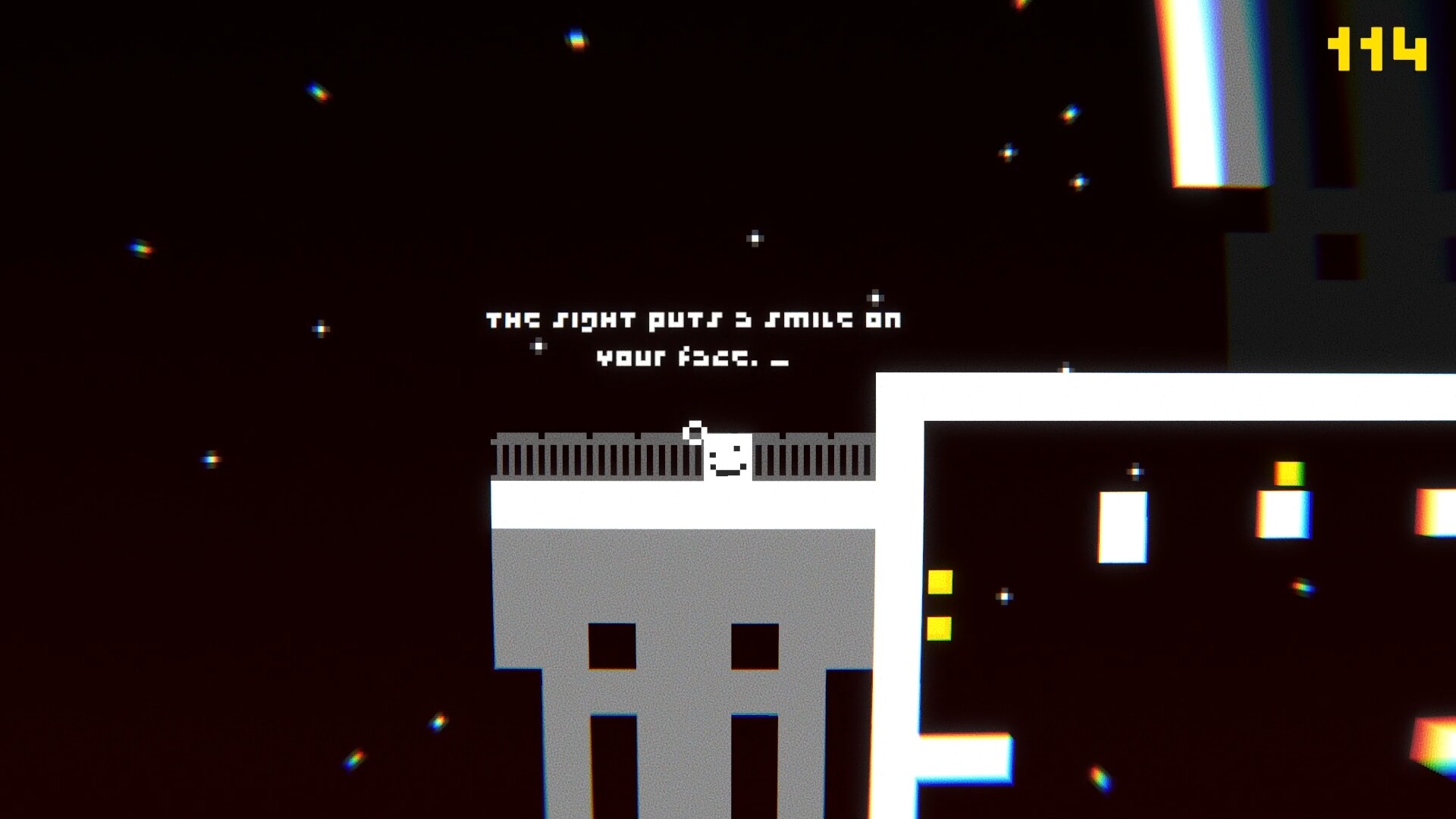This screenshot has height=819, width=1456.
Task: Click the halo above the character's head
Action: [x=695, y=428]
